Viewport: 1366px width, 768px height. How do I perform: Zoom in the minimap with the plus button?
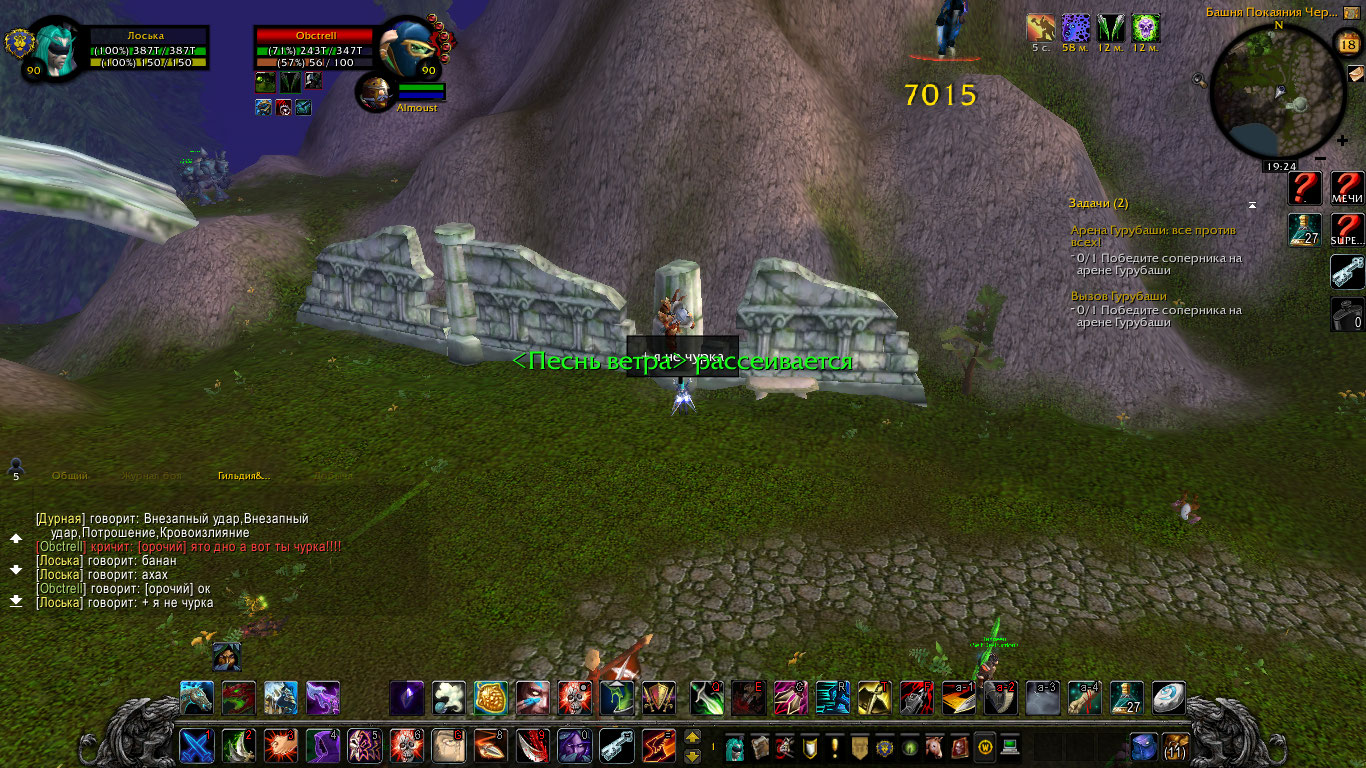point(1341,141)
